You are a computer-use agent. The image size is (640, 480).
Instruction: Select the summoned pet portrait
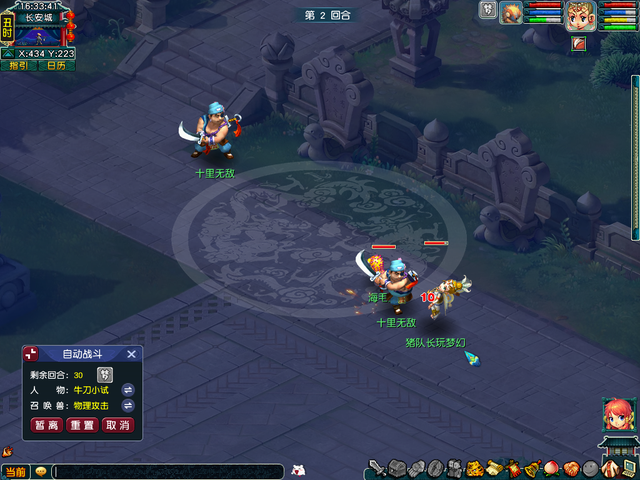point(512,13)
